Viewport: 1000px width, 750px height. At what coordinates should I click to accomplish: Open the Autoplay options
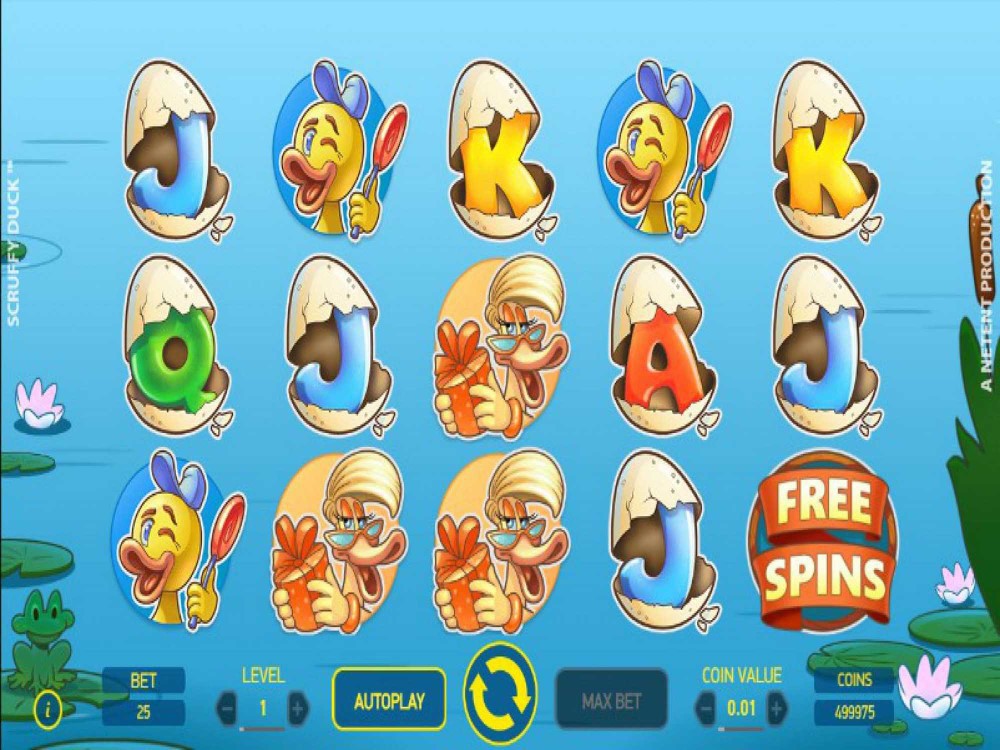[x=389, y=700]
